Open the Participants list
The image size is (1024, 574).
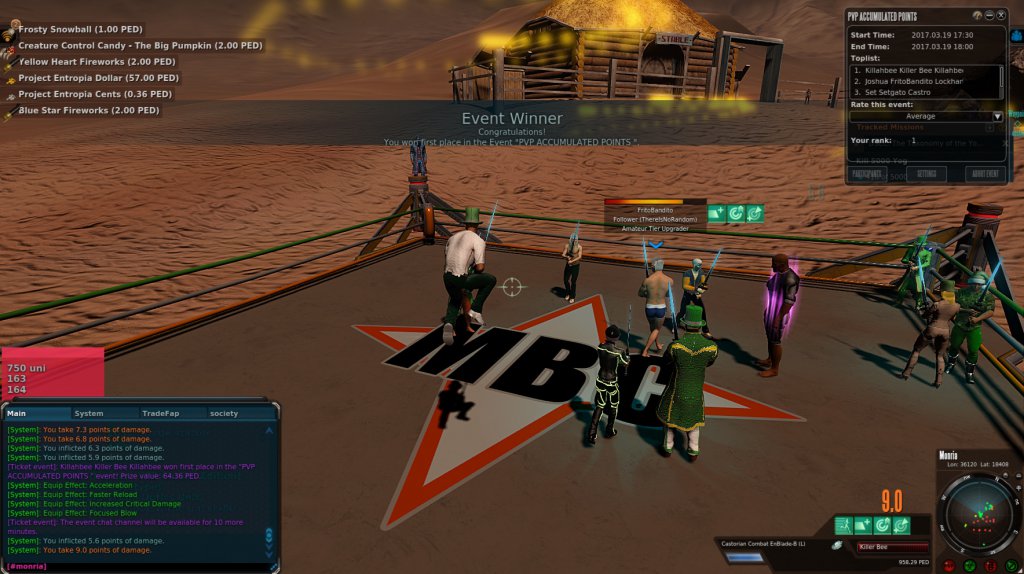point(866,174)
